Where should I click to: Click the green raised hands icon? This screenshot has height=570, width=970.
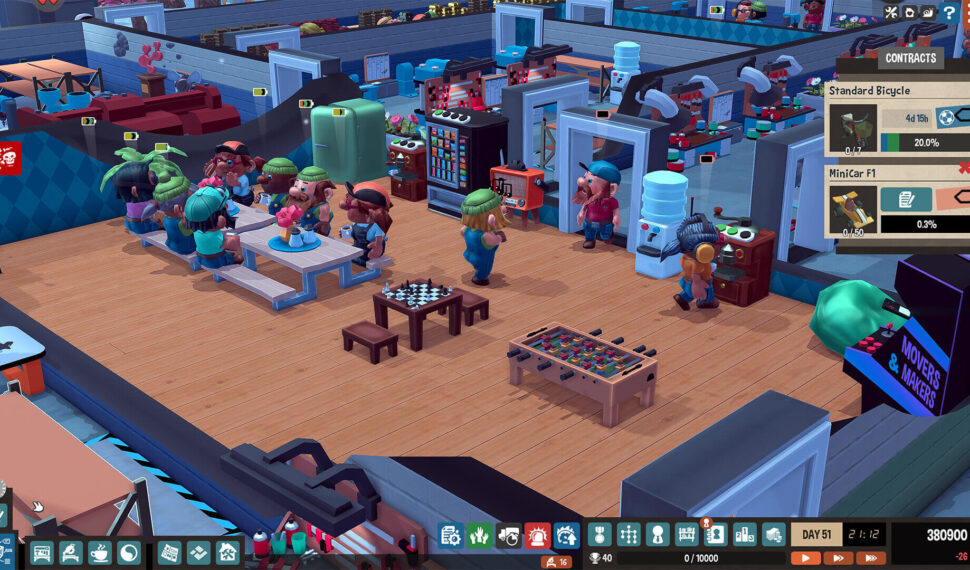[480, 535]
